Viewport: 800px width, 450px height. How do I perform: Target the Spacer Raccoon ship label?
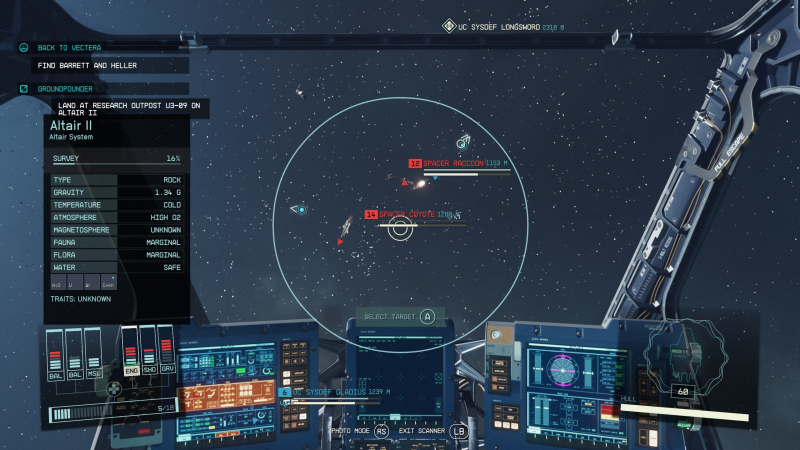[453, 163]
